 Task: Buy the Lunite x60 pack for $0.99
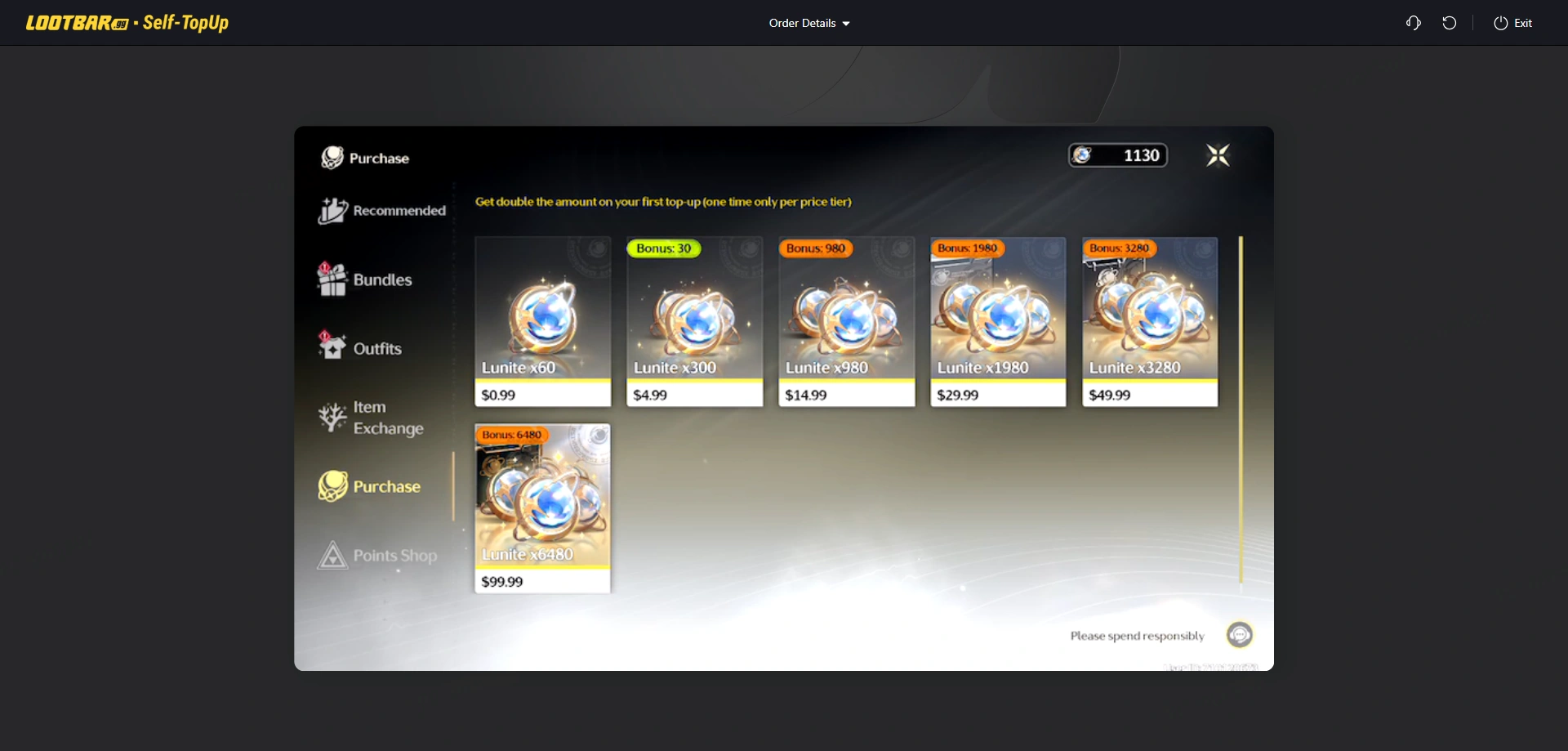coord(542,322)
